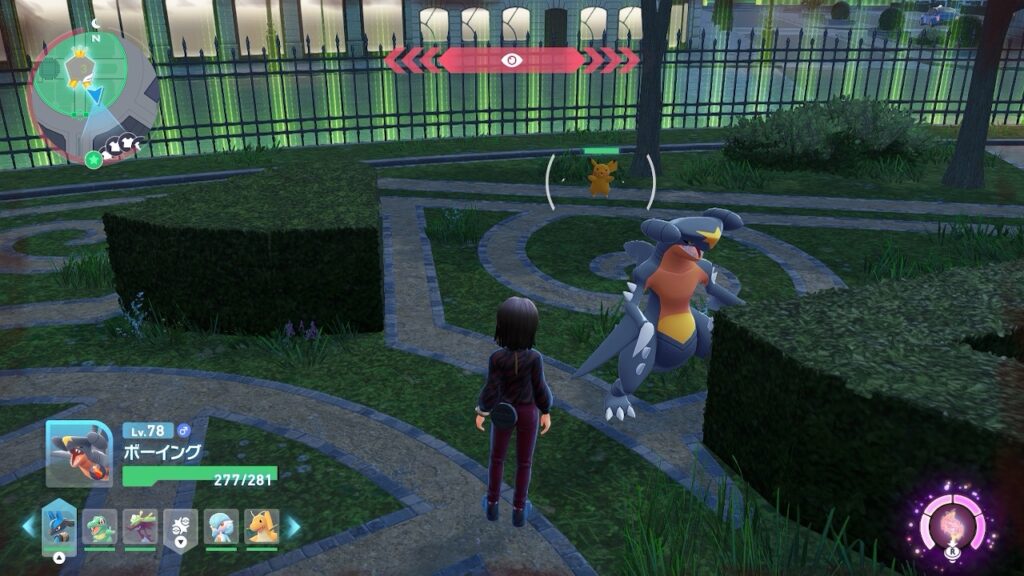Cycle the party bar right with arrow
1024x576 pixels.
[294, 526]
